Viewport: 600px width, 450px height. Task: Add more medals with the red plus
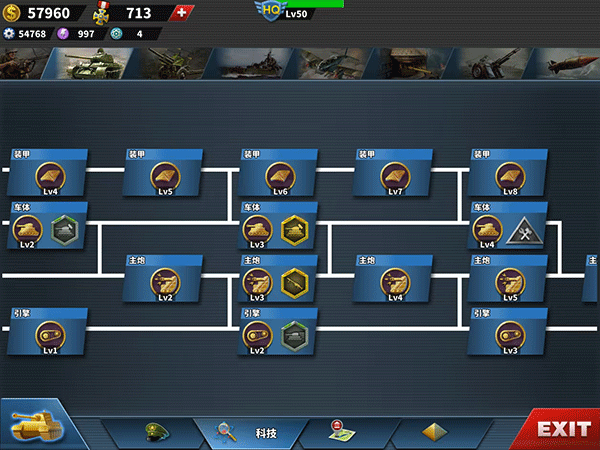(180, 13)
